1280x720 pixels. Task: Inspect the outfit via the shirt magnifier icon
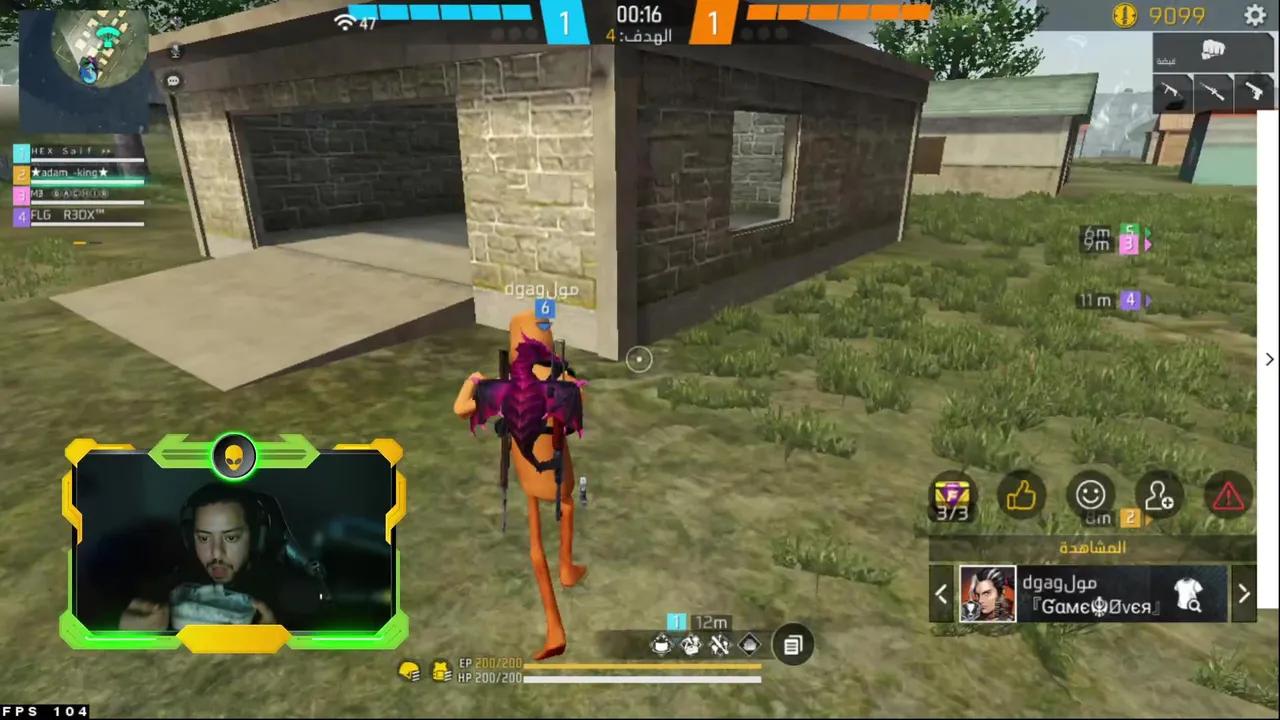point(1190,595)
